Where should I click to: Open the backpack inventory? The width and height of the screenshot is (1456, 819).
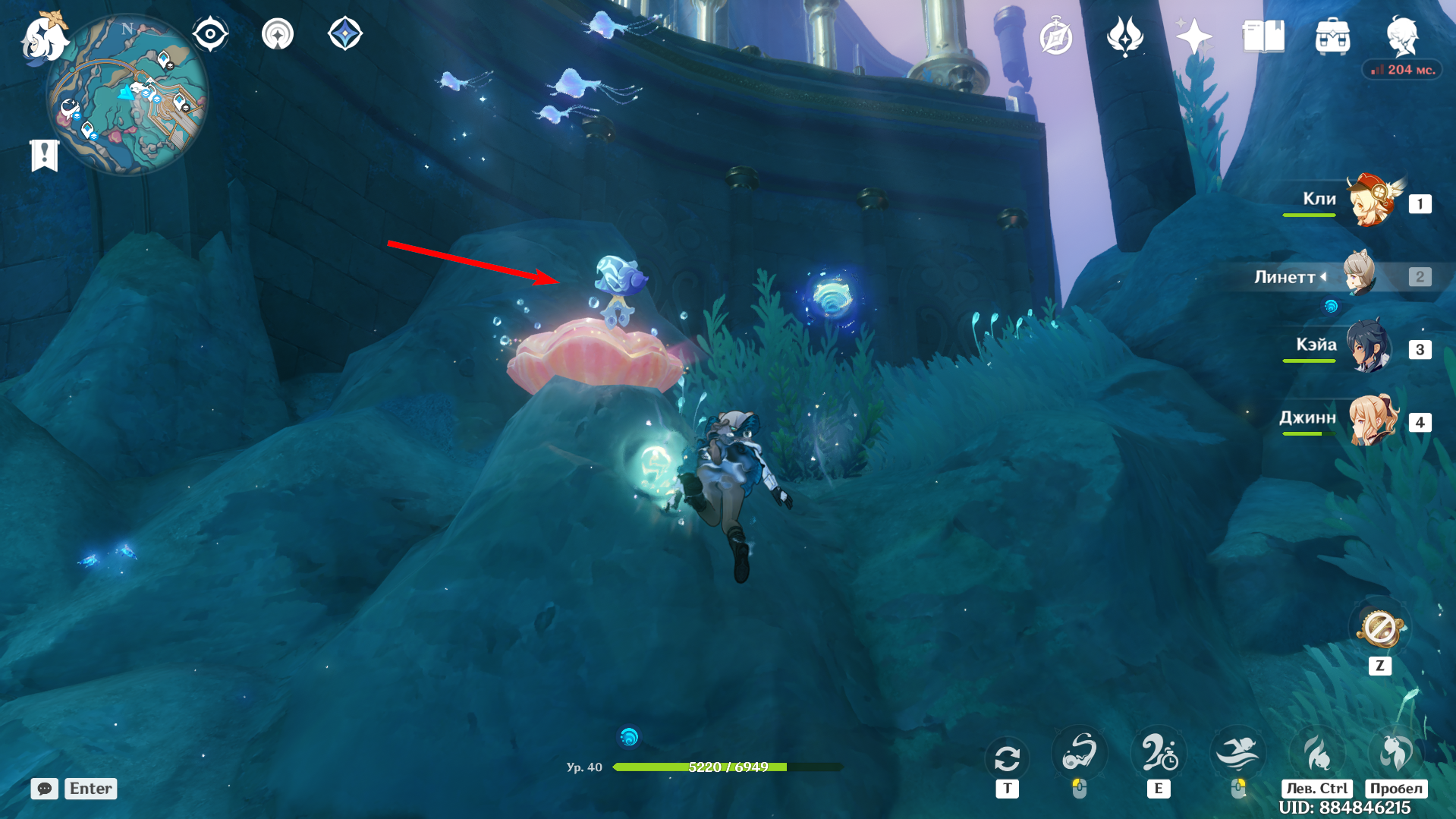(1332, 36)
